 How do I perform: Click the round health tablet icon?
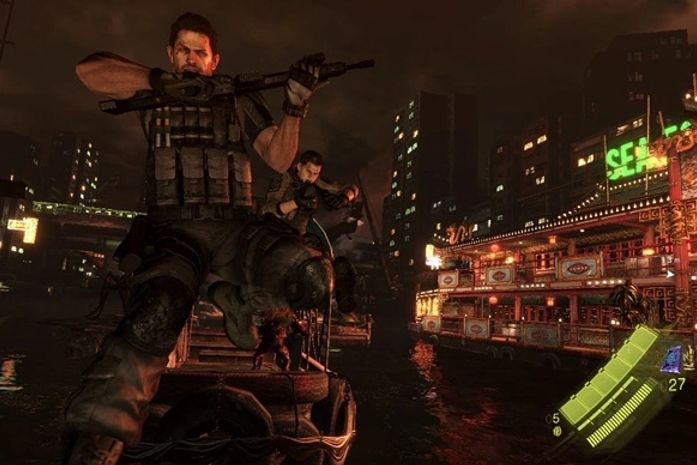click(556, 431)
